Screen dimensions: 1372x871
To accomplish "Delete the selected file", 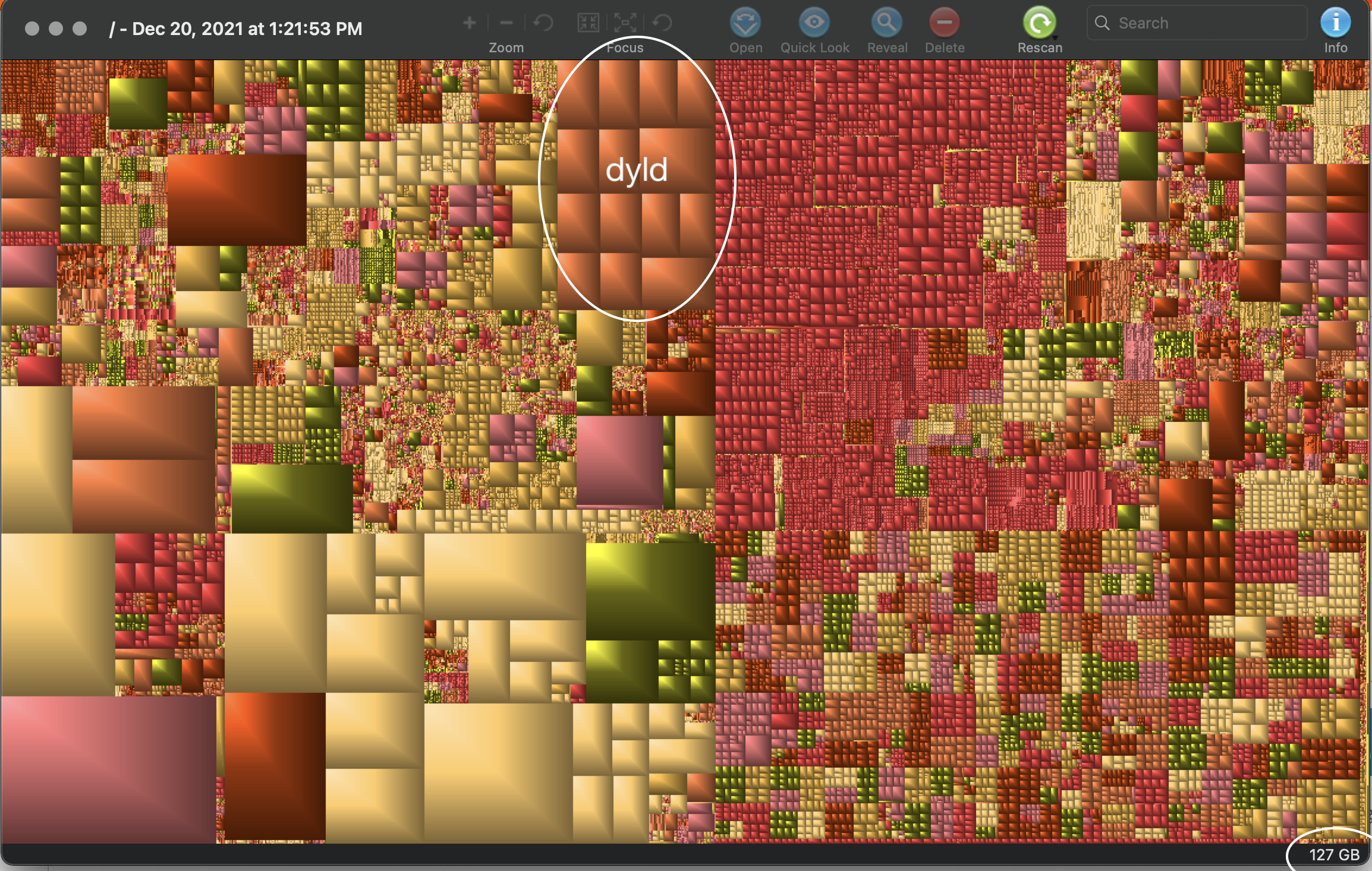I will (944, 24).
